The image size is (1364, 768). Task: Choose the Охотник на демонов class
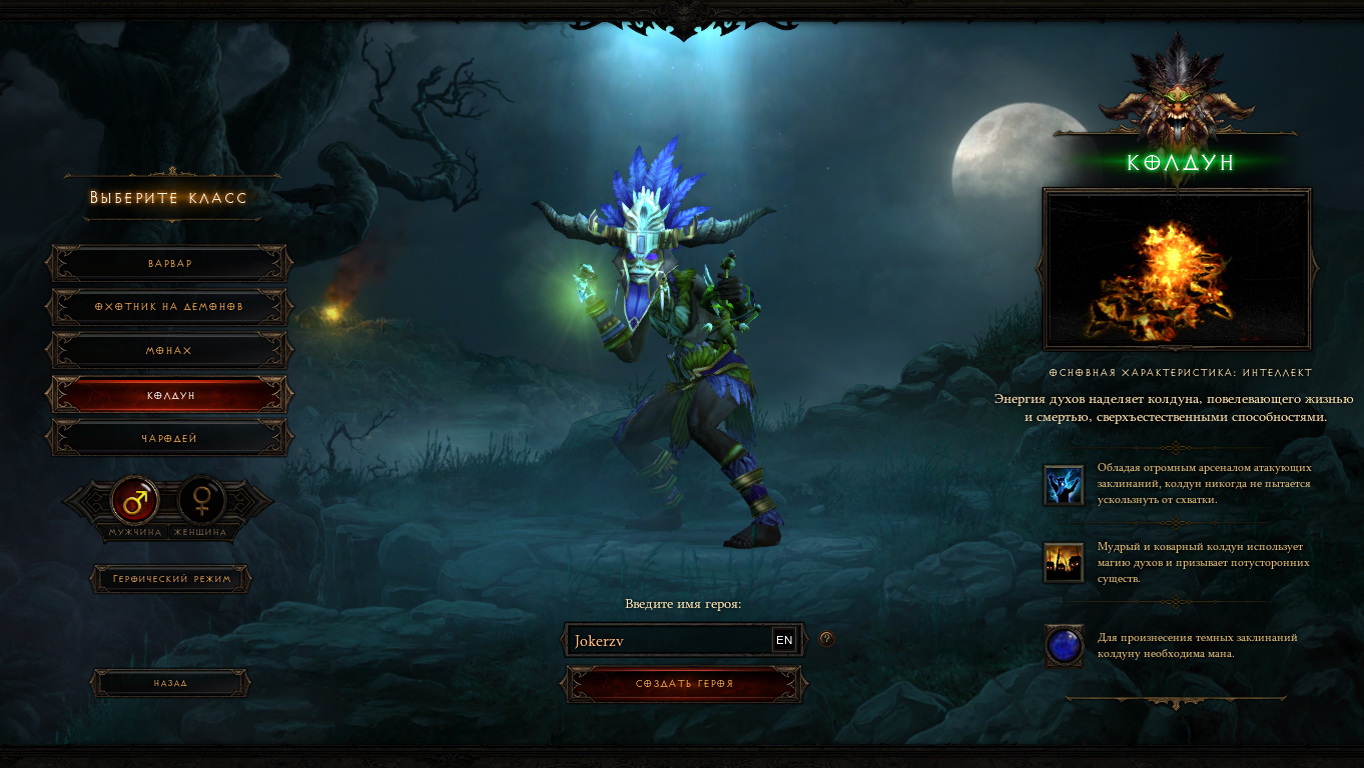170,307
